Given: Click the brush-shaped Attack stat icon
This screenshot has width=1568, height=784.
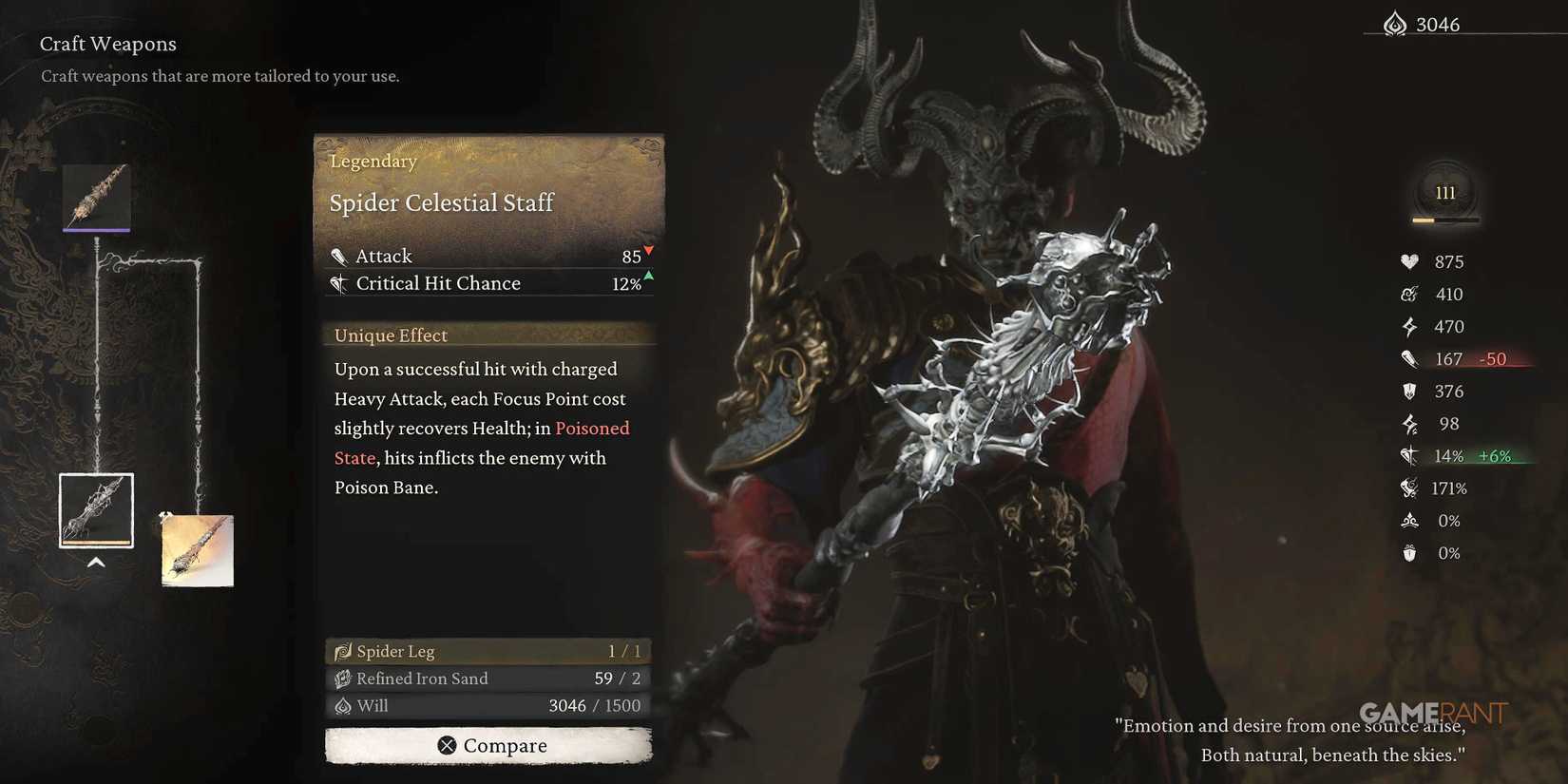Looking at the screenshot, I should pyautogui.click(x=1409, y=358).
